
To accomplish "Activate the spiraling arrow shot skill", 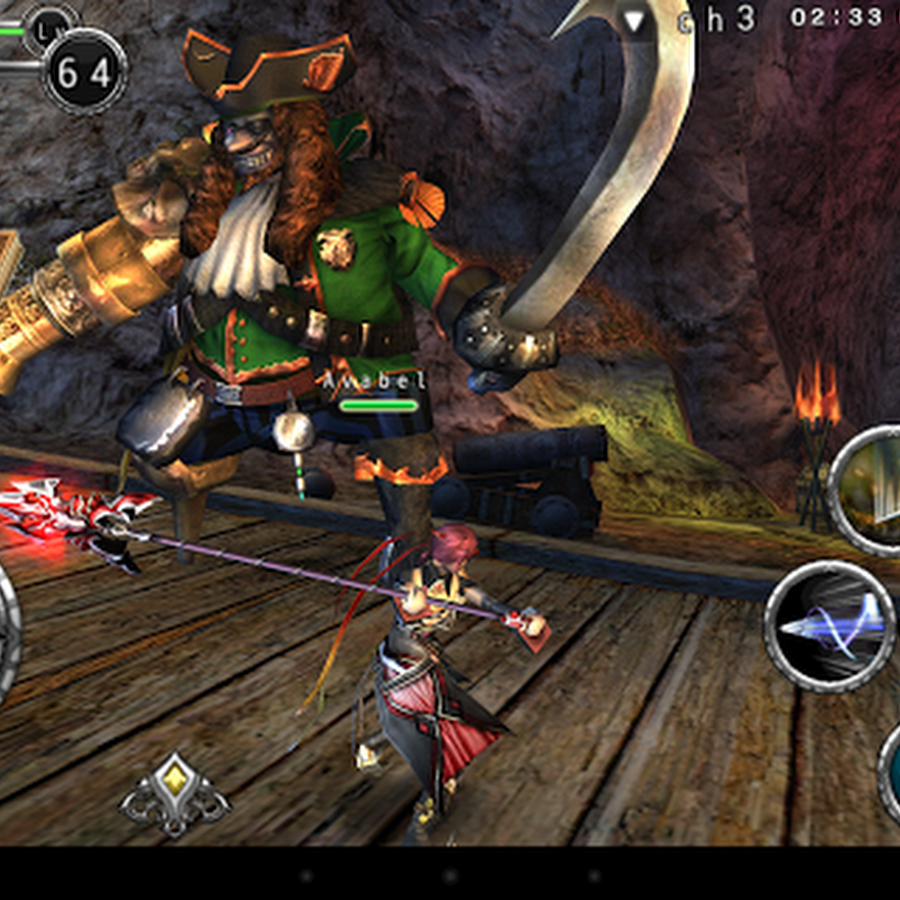I will [830, 626].
